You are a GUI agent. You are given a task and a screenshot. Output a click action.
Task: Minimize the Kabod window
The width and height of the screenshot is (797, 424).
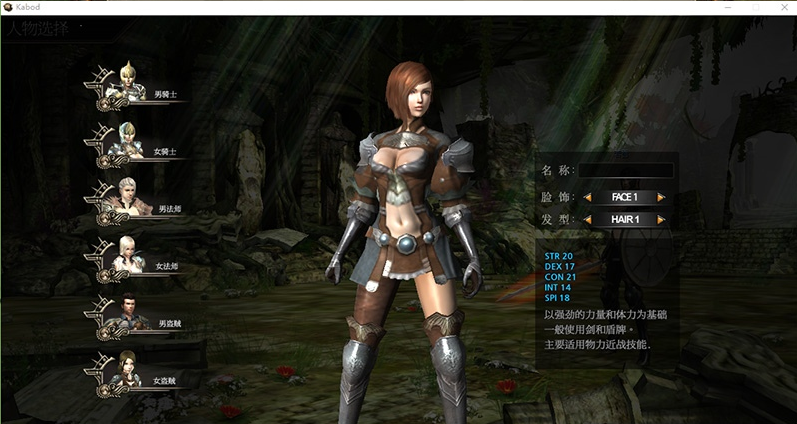[x=727, y=7]
